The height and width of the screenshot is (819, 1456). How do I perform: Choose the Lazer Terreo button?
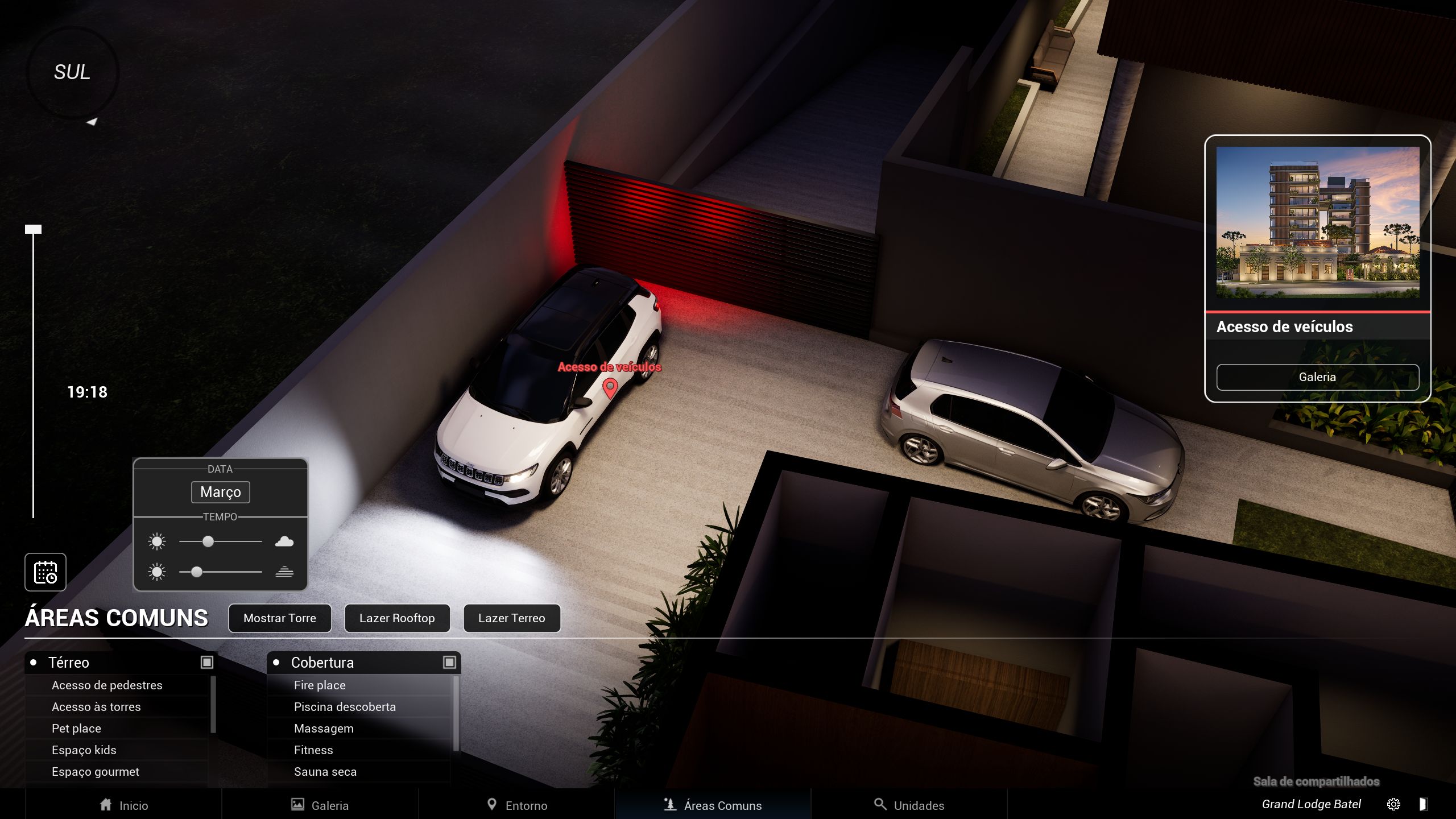[511, 618]
